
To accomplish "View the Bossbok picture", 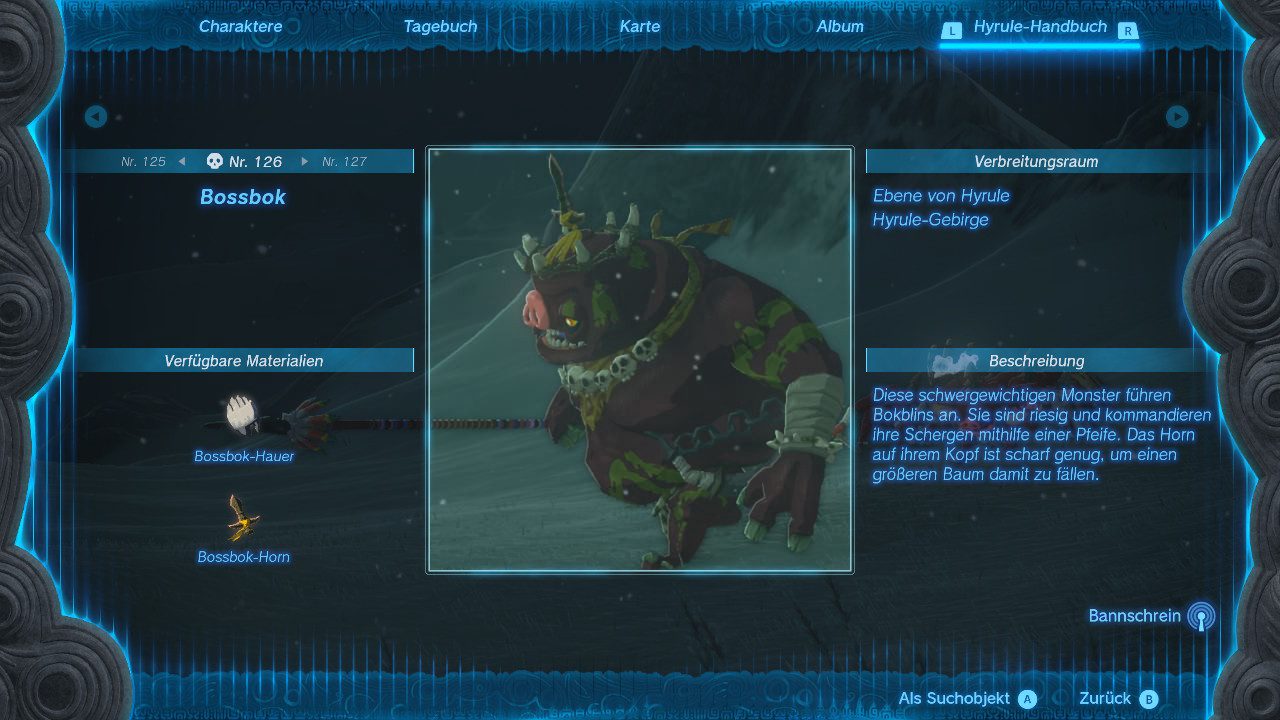I will 640,360.
